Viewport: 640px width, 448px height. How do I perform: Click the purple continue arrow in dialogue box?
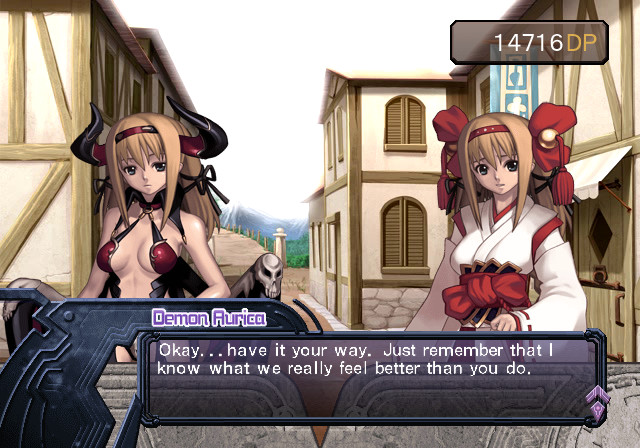[598, 402]
